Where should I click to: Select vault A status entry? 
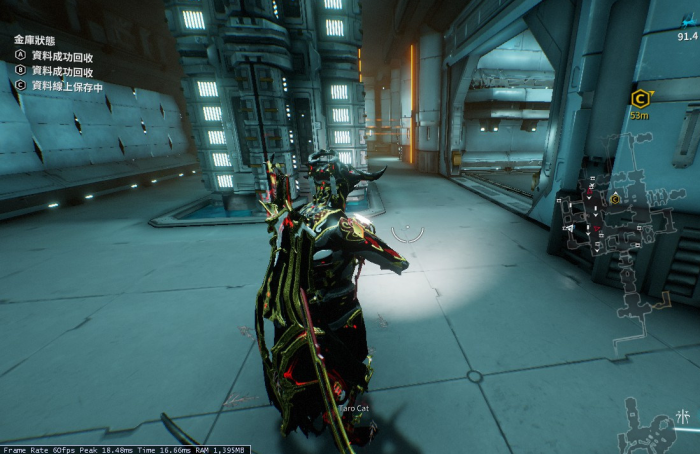coord(62,56)
